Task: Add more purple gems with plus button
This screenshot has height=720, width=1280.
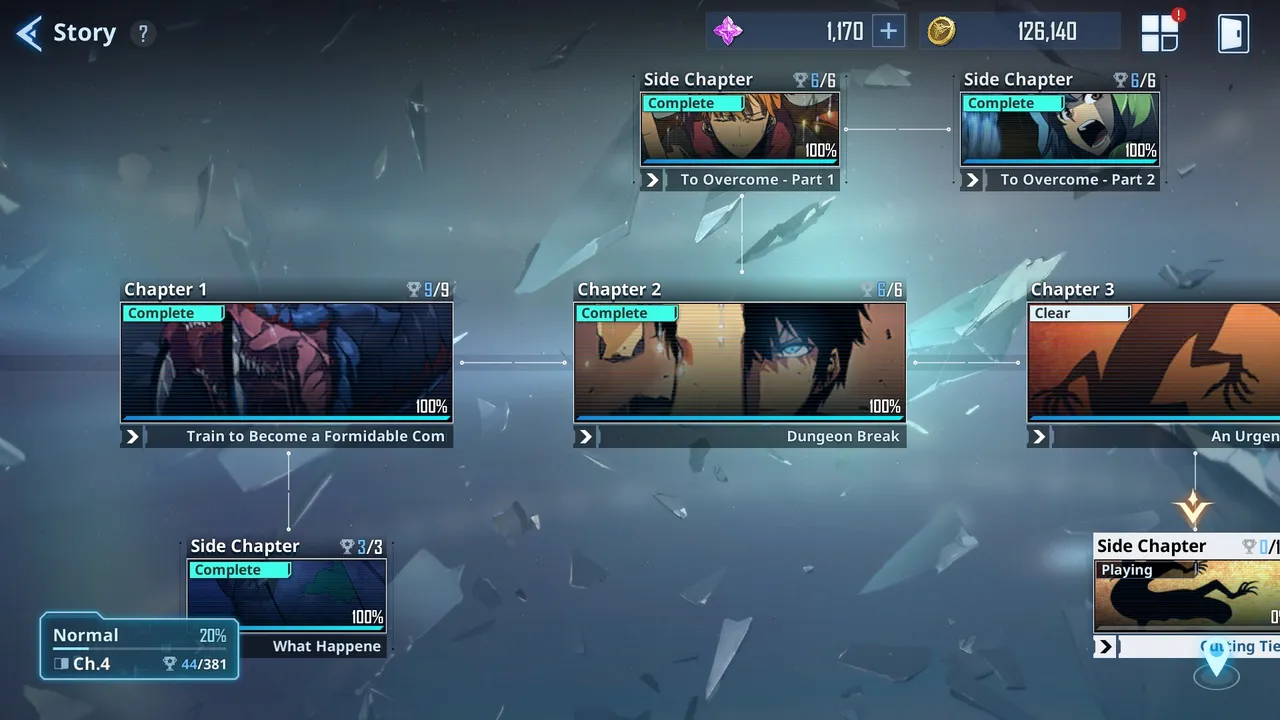Action: tap(888, 31)
